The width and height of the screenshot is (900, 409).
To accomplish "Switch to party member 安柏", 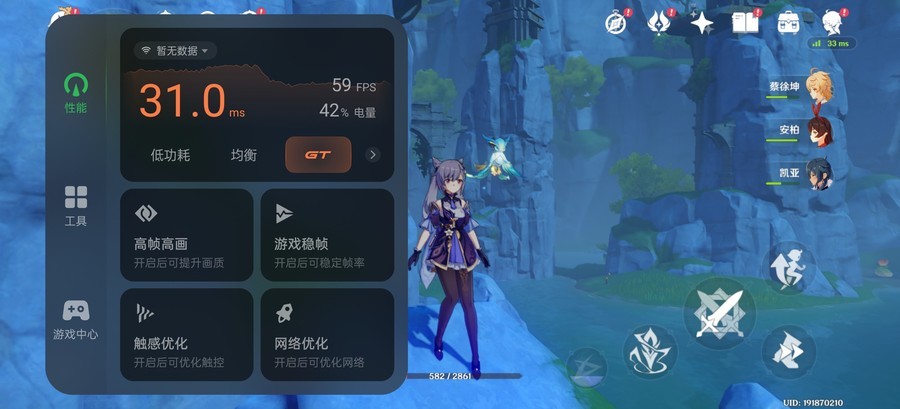I will pos(819,130).
